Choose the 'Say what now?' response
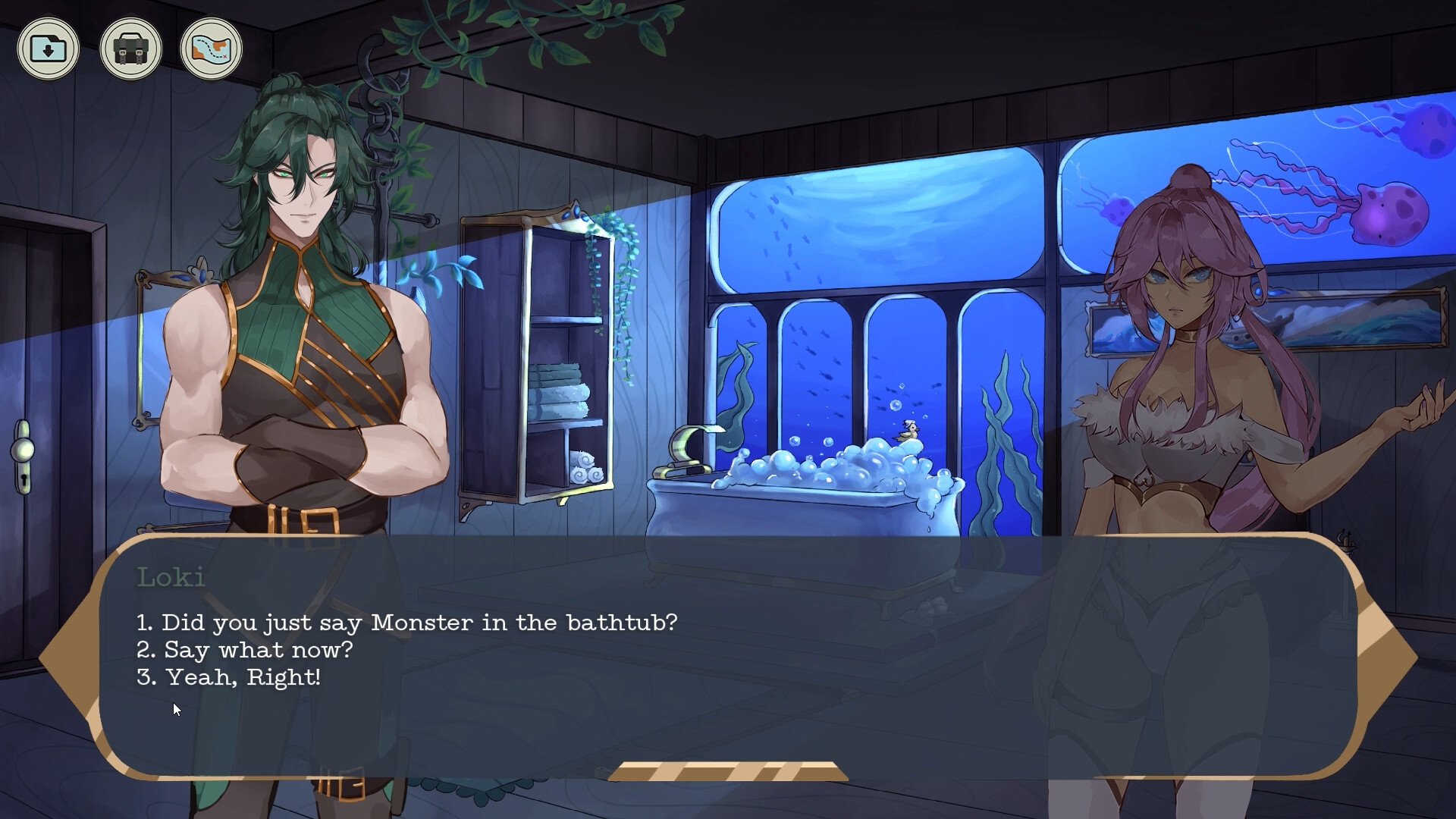 [244, 650]
